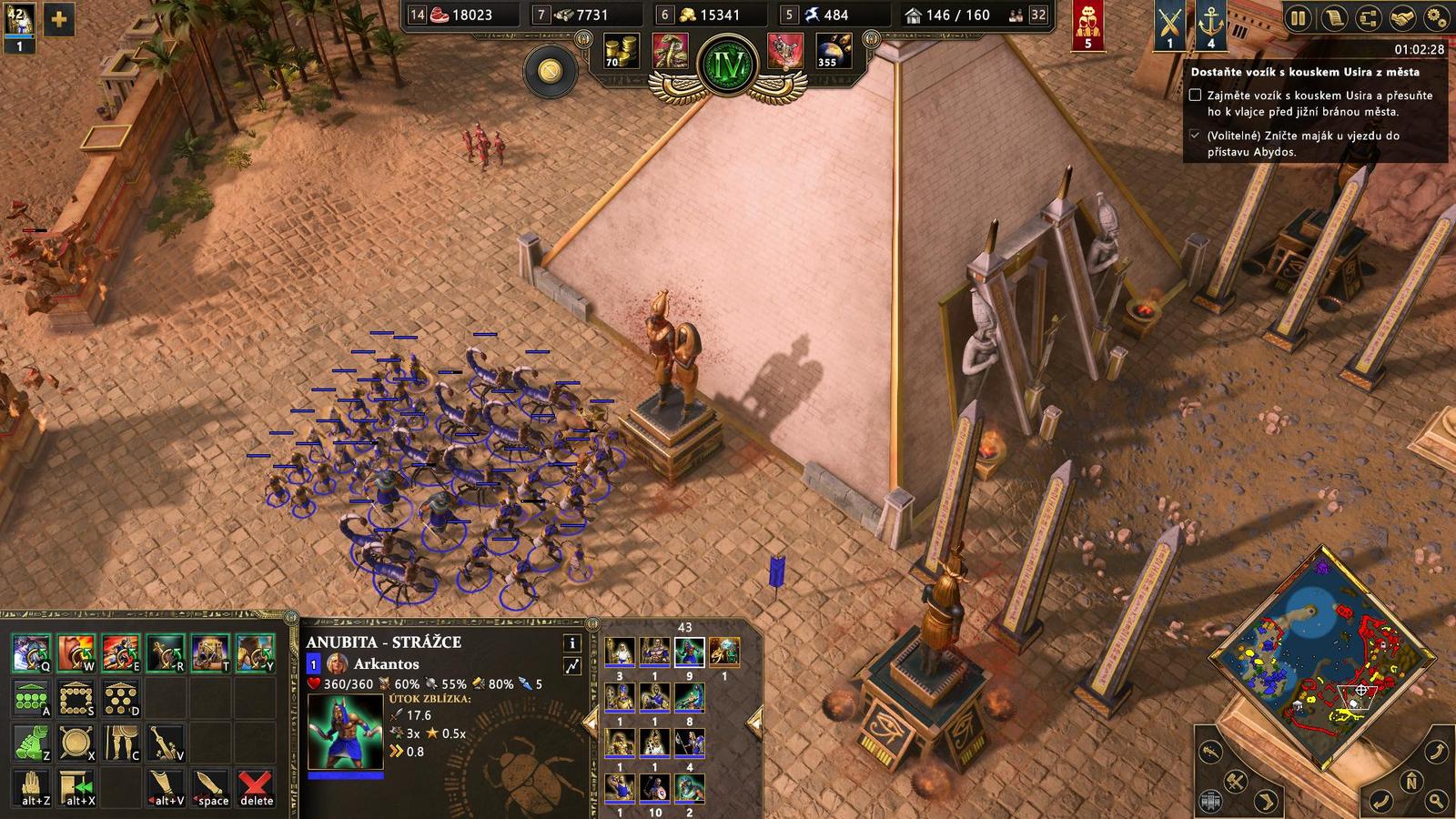Select the diplomacy handshake icon
This screenshot has width=1456, height=819.
click(x=1401, y=18)
